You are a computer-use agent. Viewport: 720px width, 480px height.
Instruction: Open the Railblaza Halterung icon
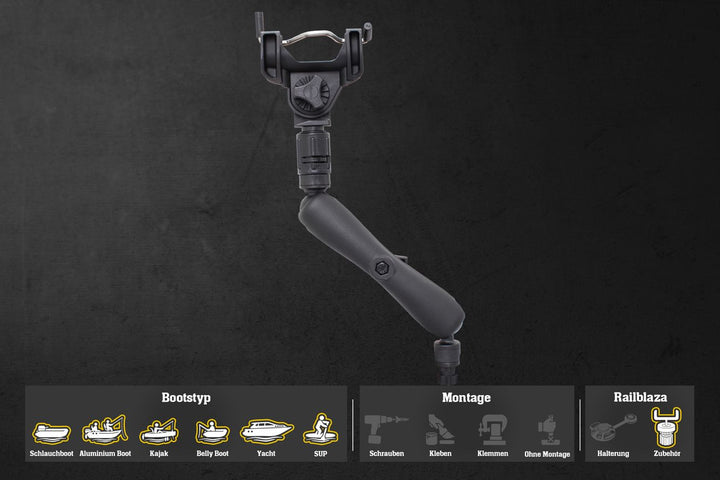click(613, 430)
